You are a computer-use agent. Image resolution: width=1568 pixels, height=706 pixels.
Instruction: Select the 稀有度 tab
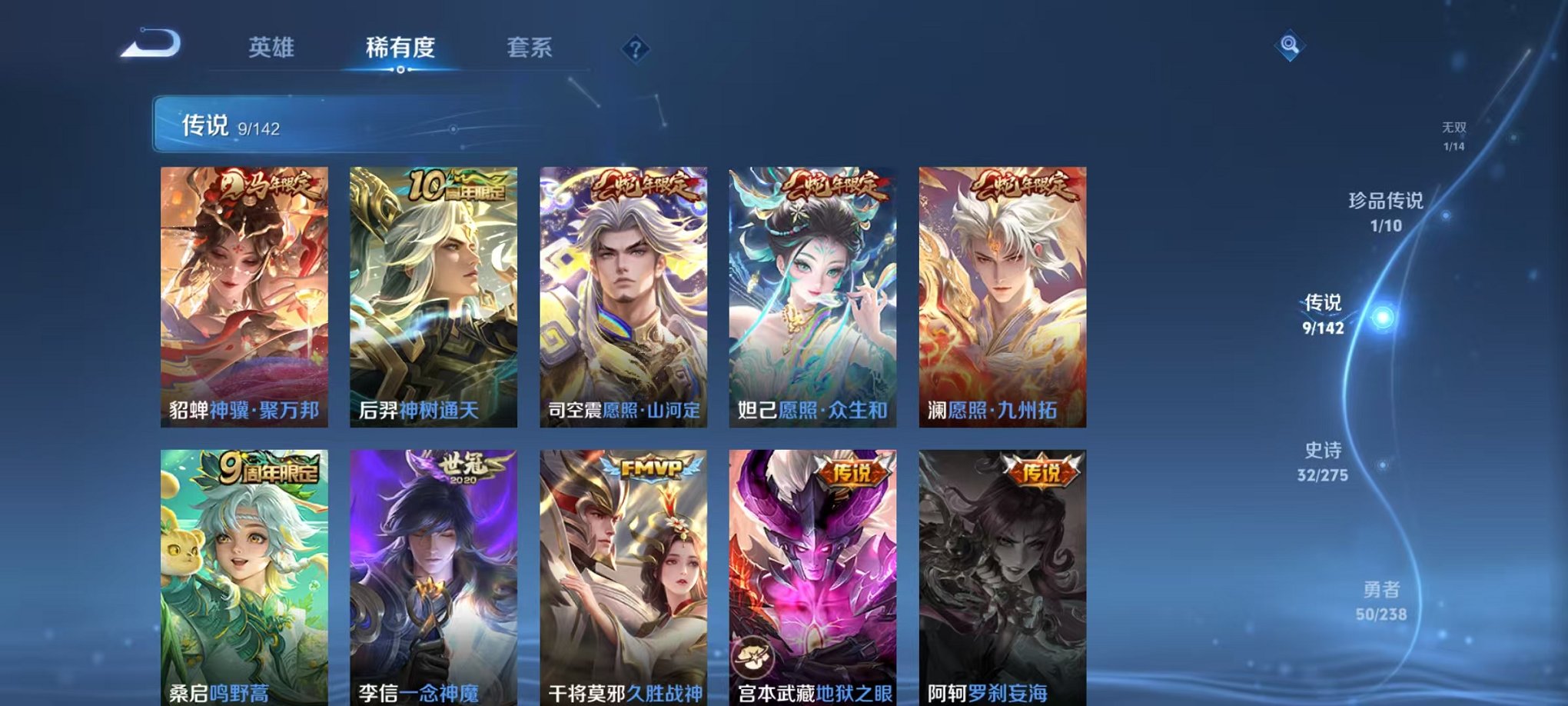[x=403, y=48]
